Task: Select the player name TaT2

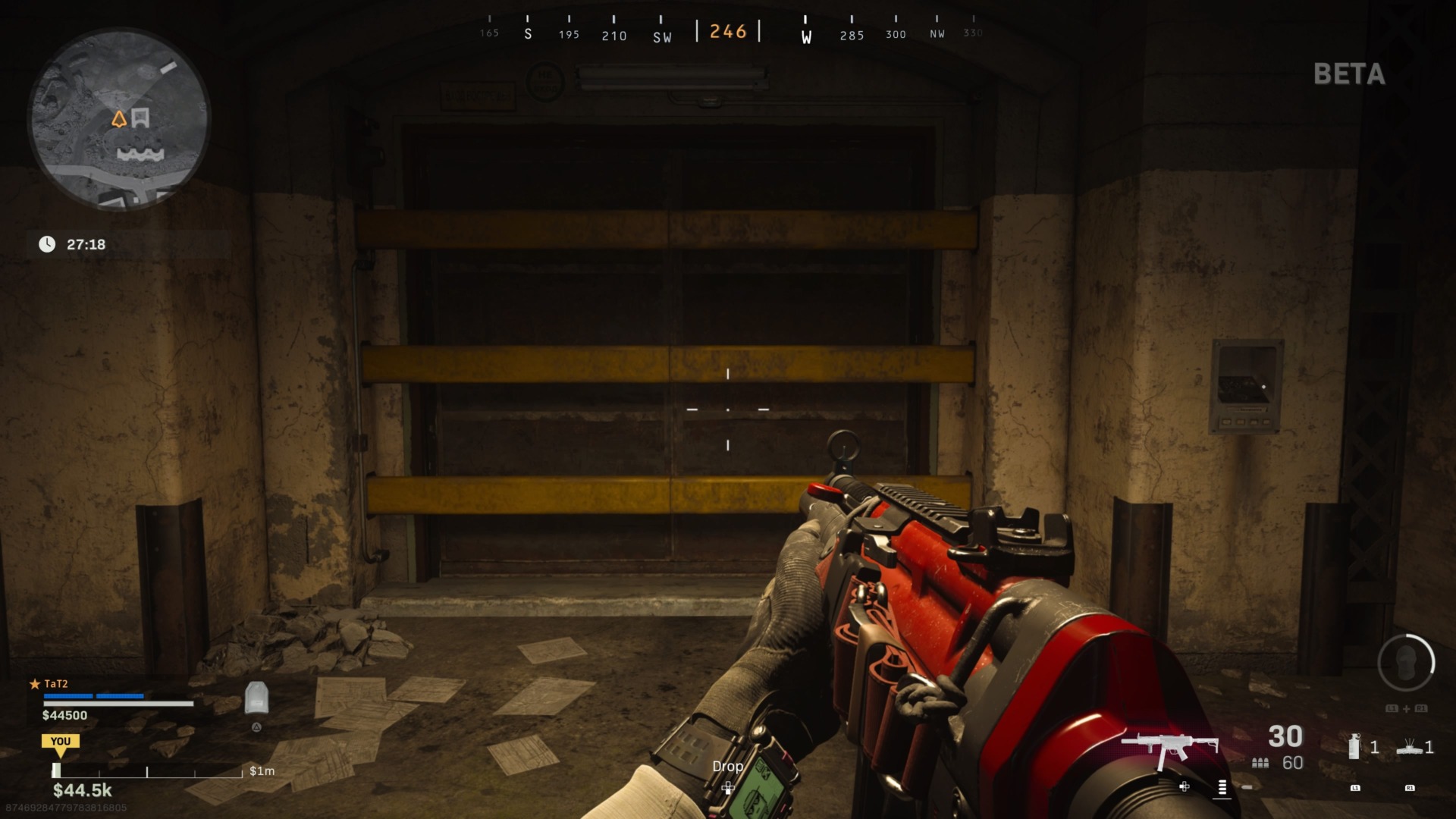Action: click(55, 683)
